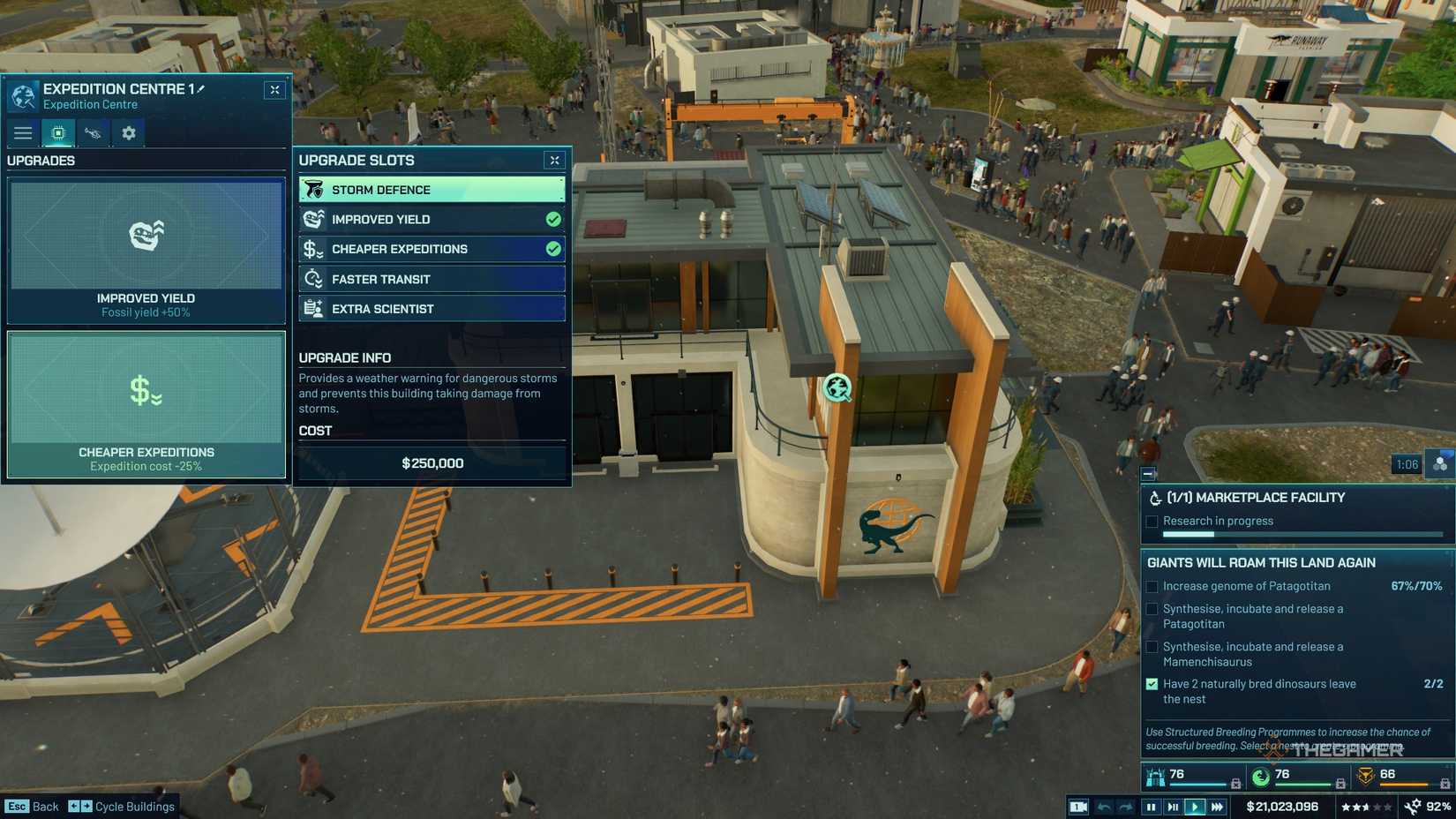Open the Expedition Centre hamburger menu

(x=23, y=132)
